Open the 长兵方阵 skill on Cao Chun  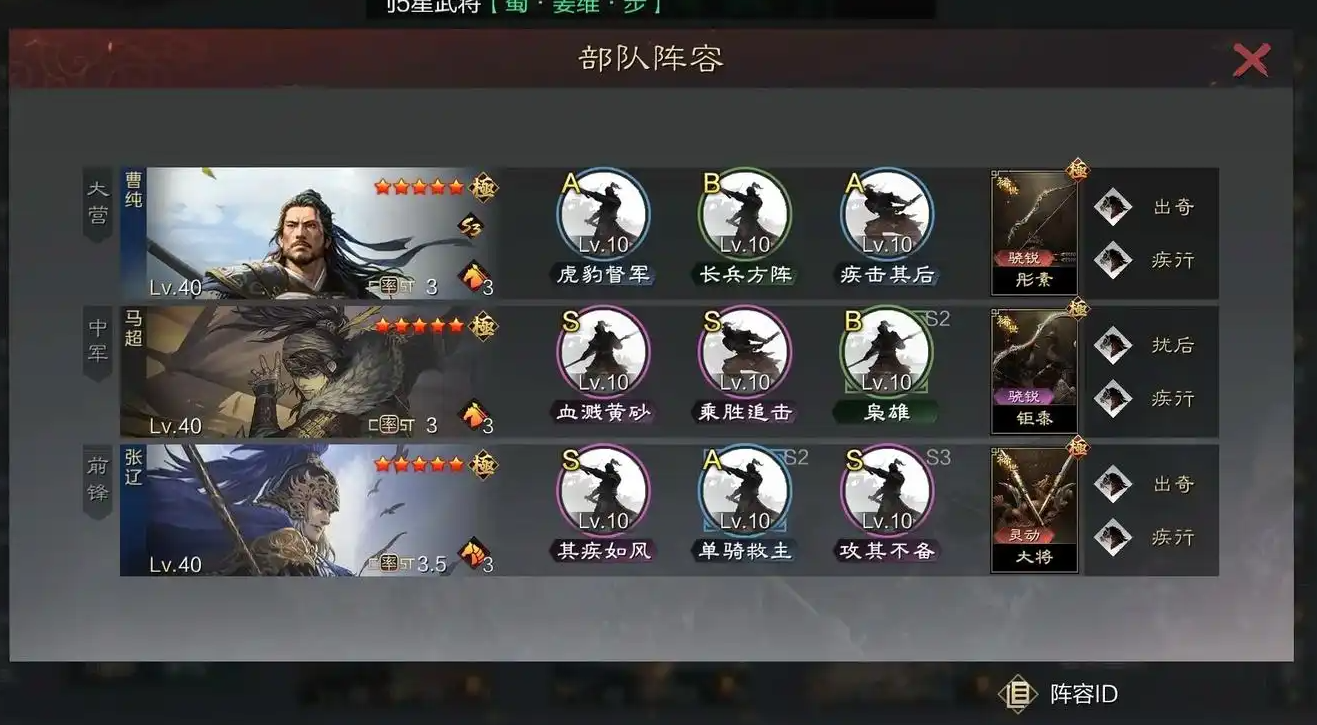coord(744,215)
